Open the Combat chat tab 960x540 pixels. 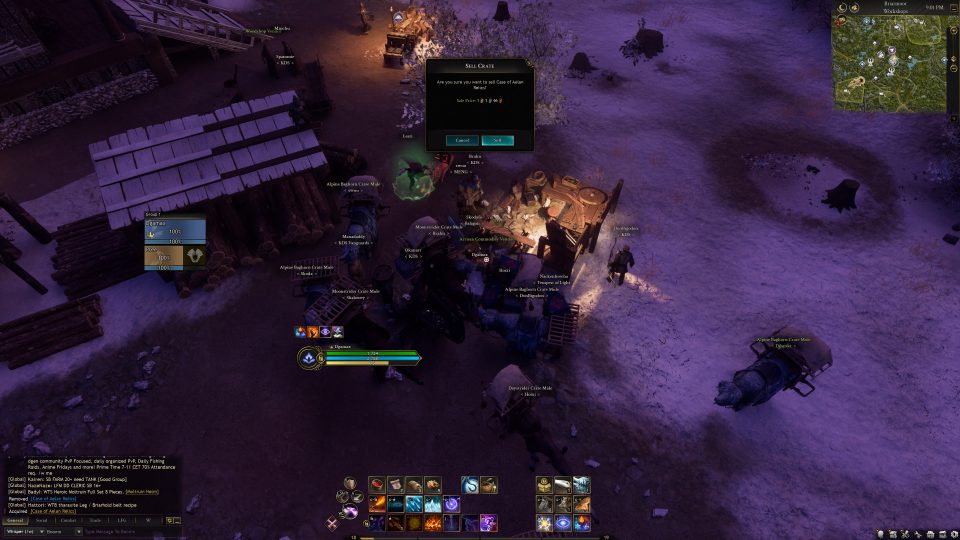click(x=69, y=520)
